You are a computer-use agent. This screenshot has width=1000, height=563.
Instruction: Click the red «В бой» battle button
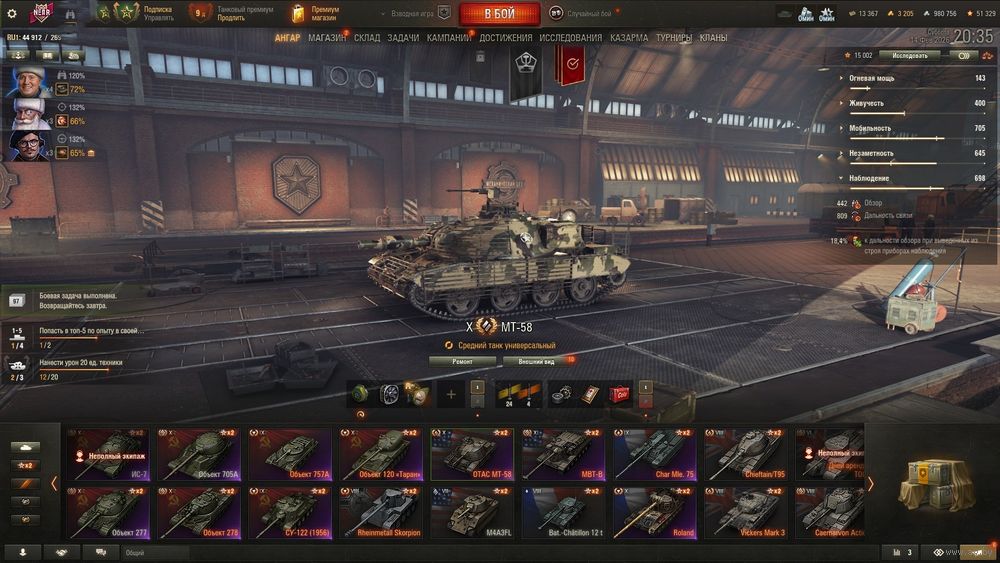coord(499,14)
